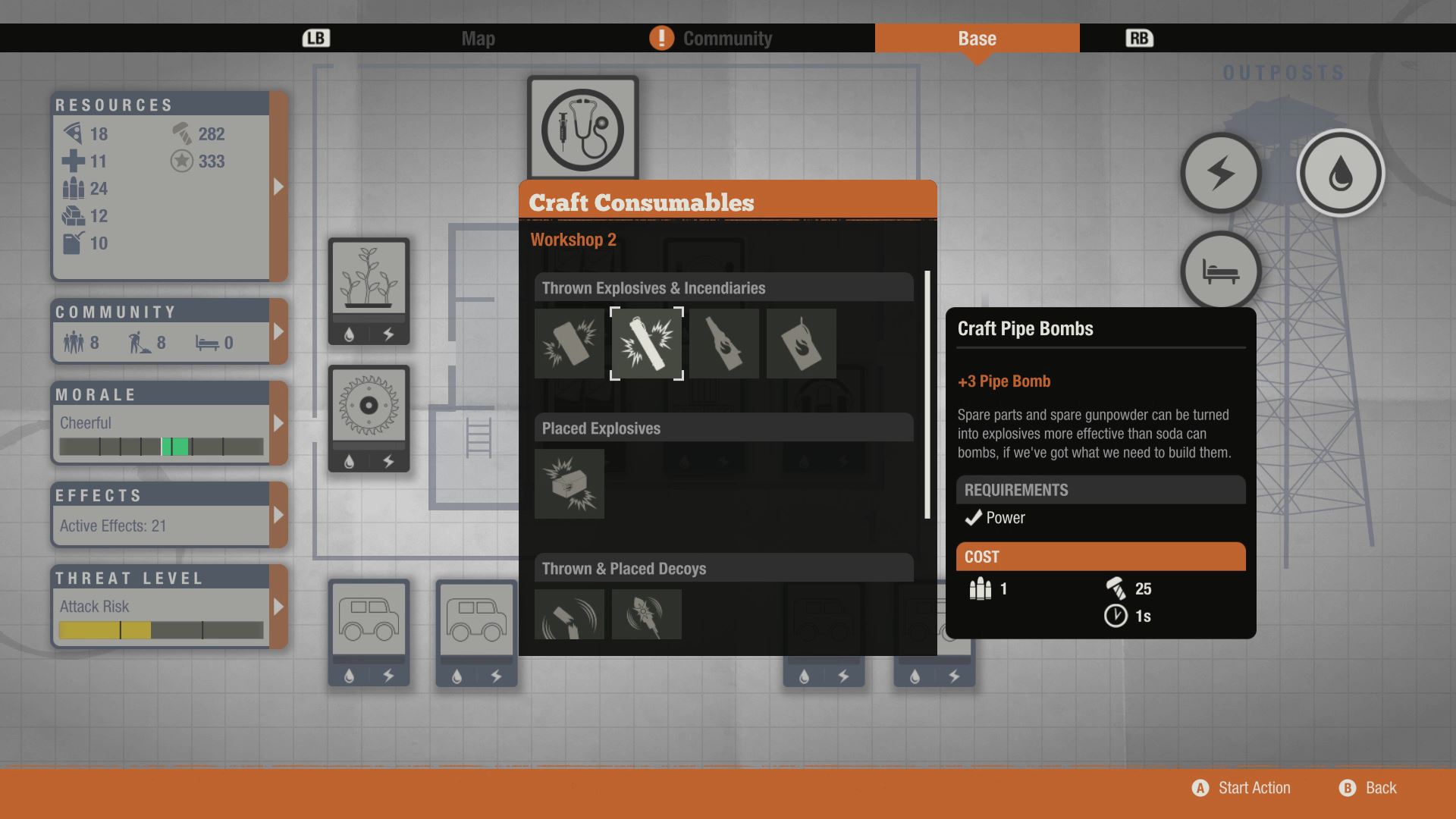Image resolution: width=1456 pixels, height=819 pixels.
Task: Select the power outpost lightning icon
Action: (x=1220, y=174)
